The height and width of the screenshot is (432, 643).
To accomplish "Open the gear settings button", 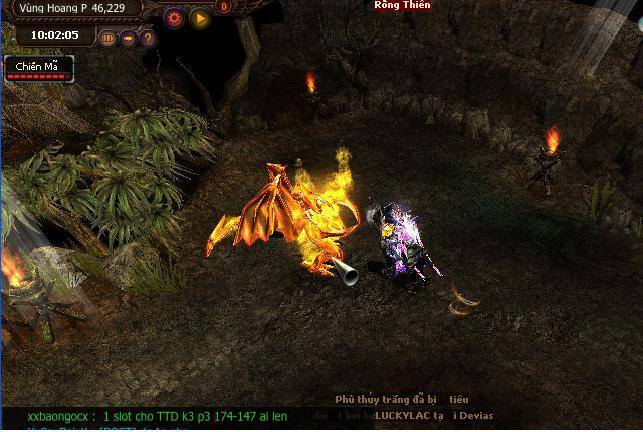I will coord(175,17).
